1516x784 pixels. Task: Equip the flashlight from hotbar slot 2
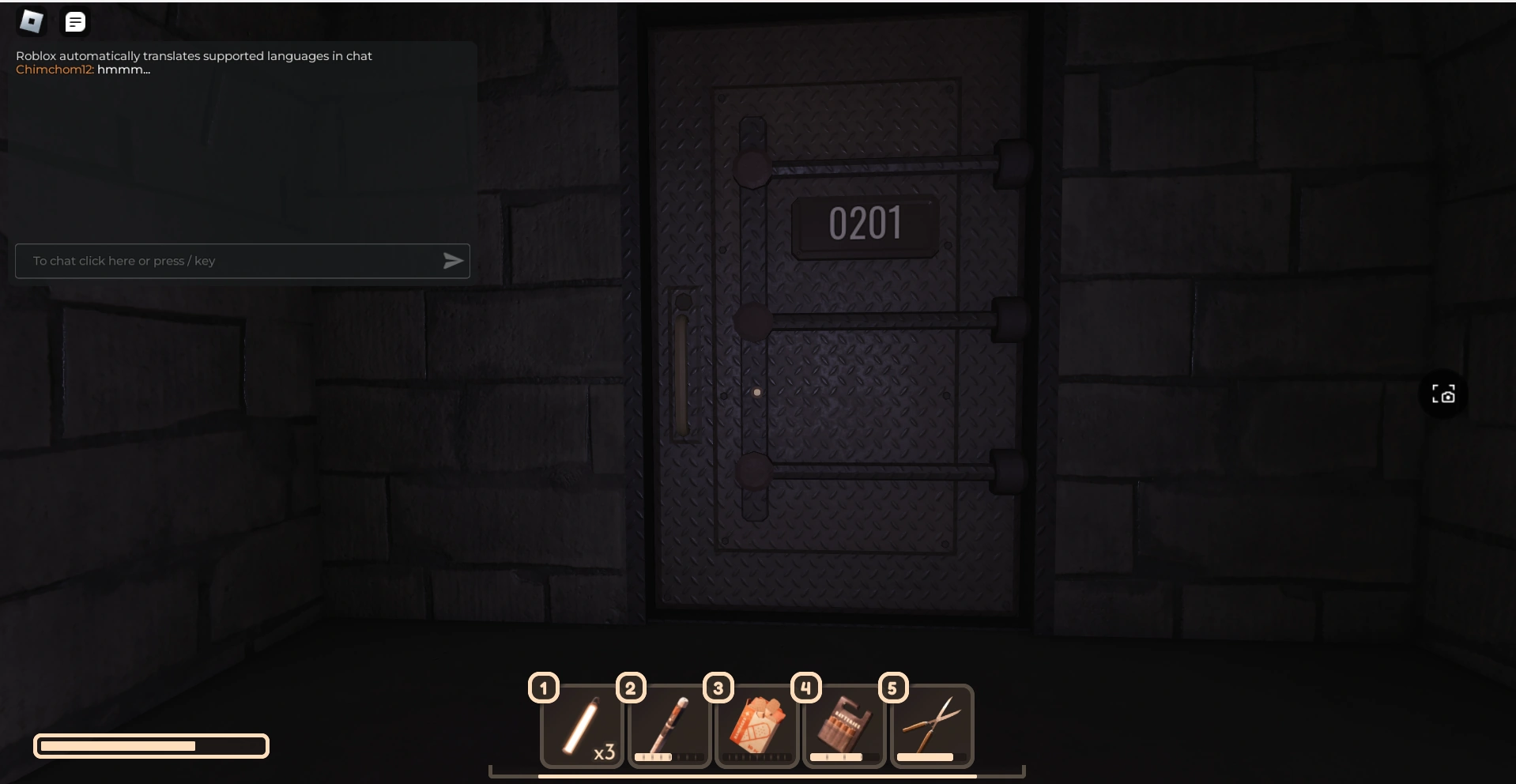pos(669,727)
